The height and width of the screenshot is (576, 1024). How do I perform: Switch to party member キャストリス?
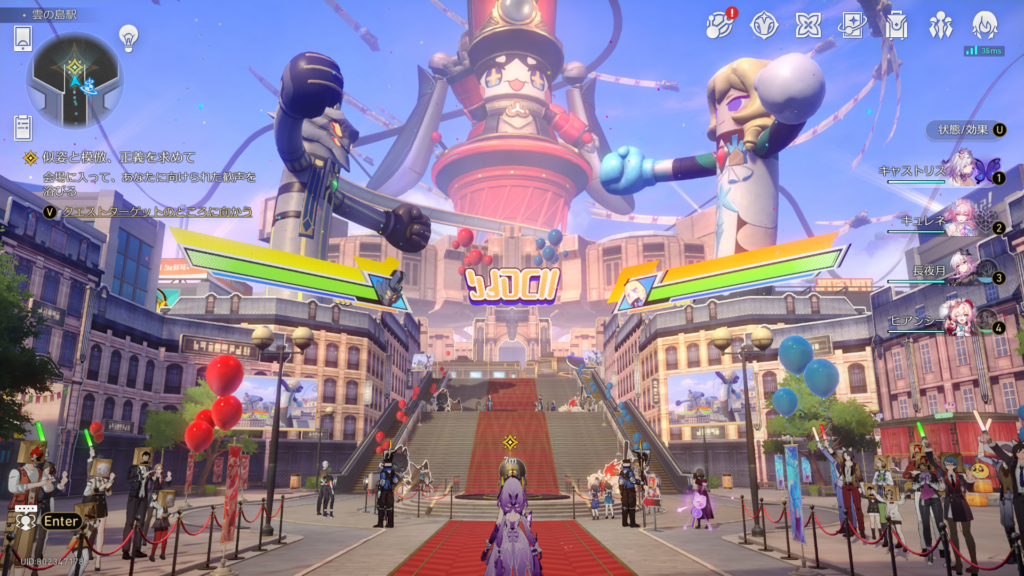962,171
